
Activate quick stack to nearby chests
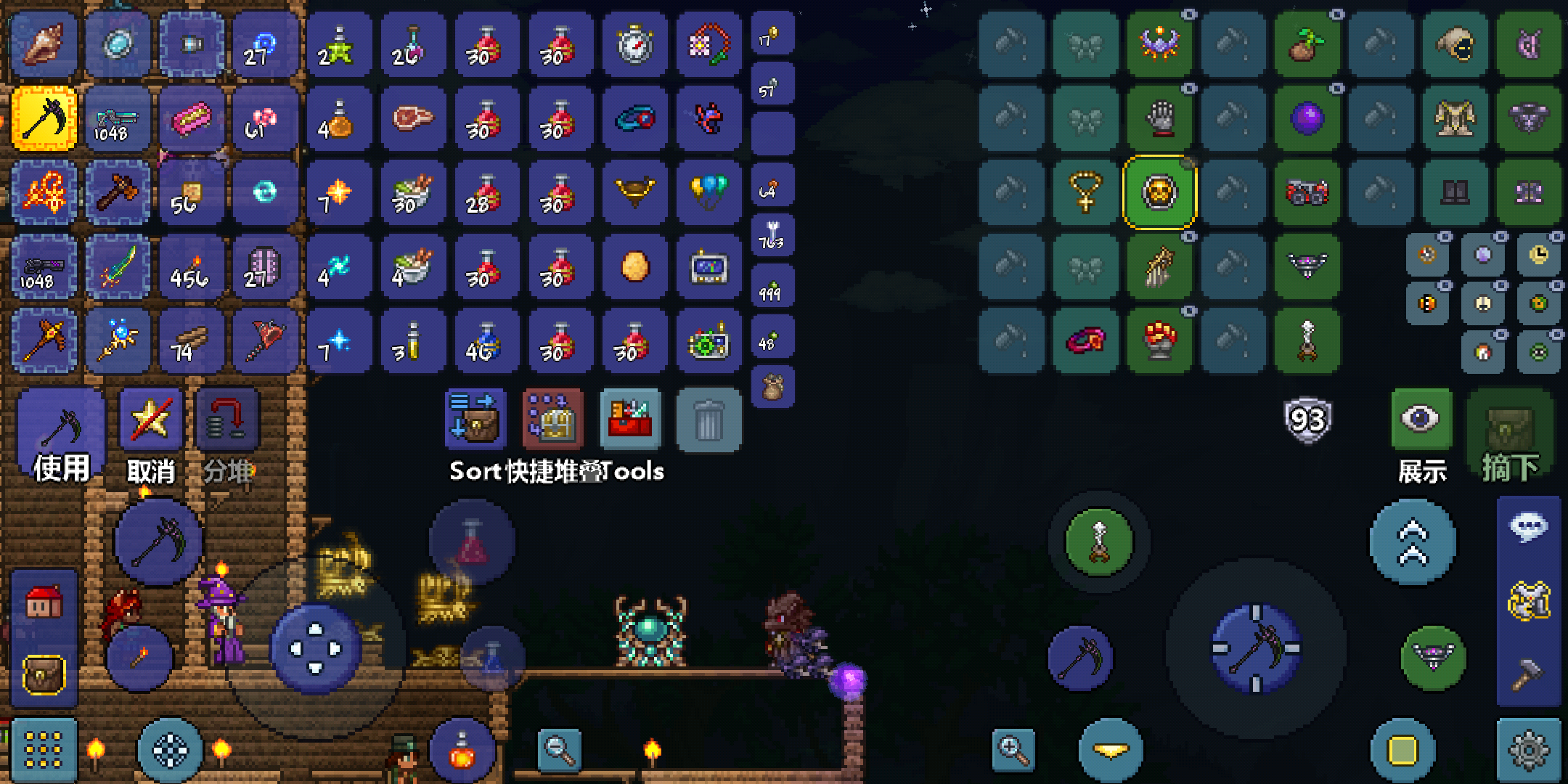click(x=552, y=420)
